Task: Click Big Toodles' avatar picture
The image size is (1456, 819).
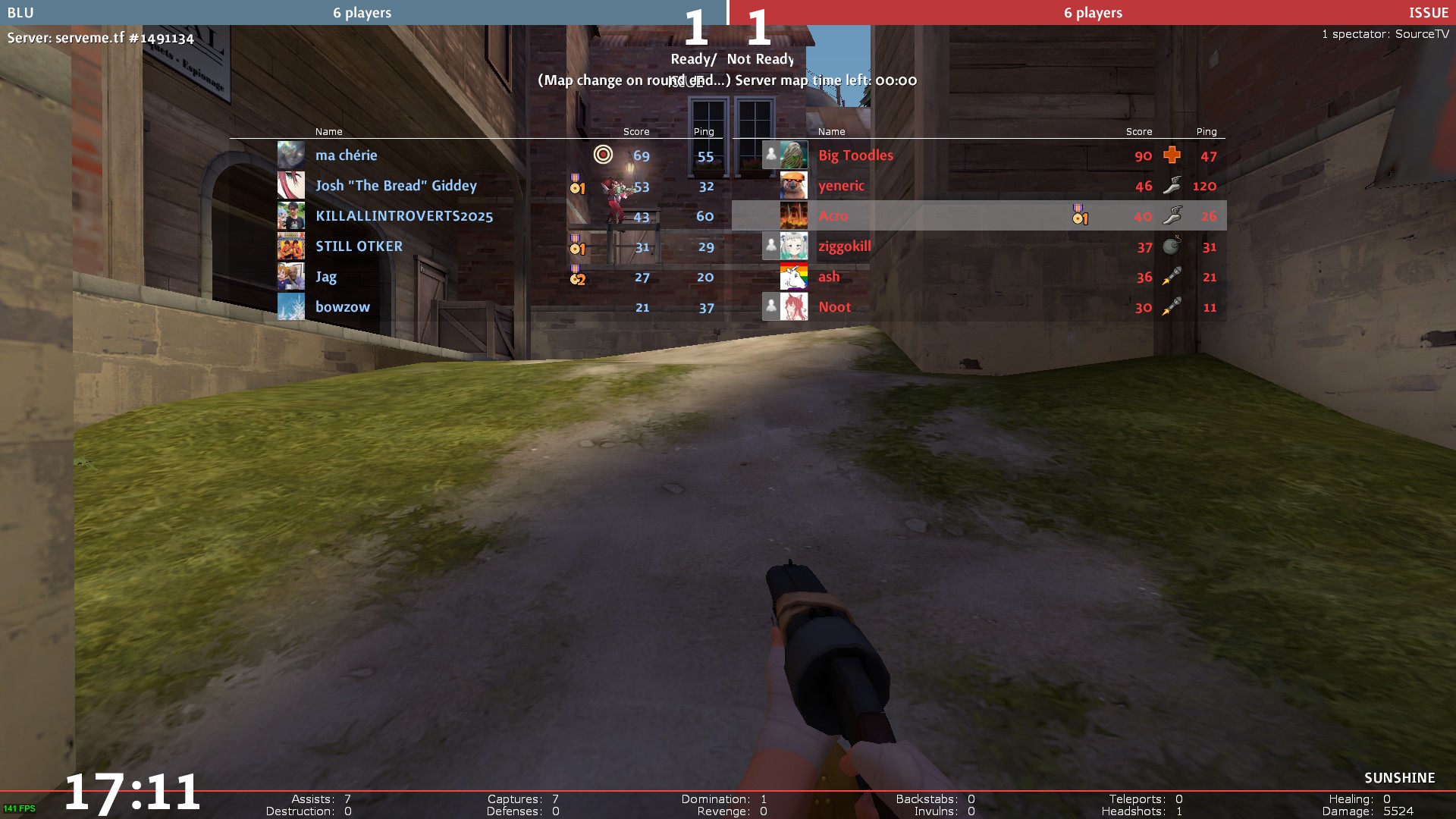Action: pos(794,155)
